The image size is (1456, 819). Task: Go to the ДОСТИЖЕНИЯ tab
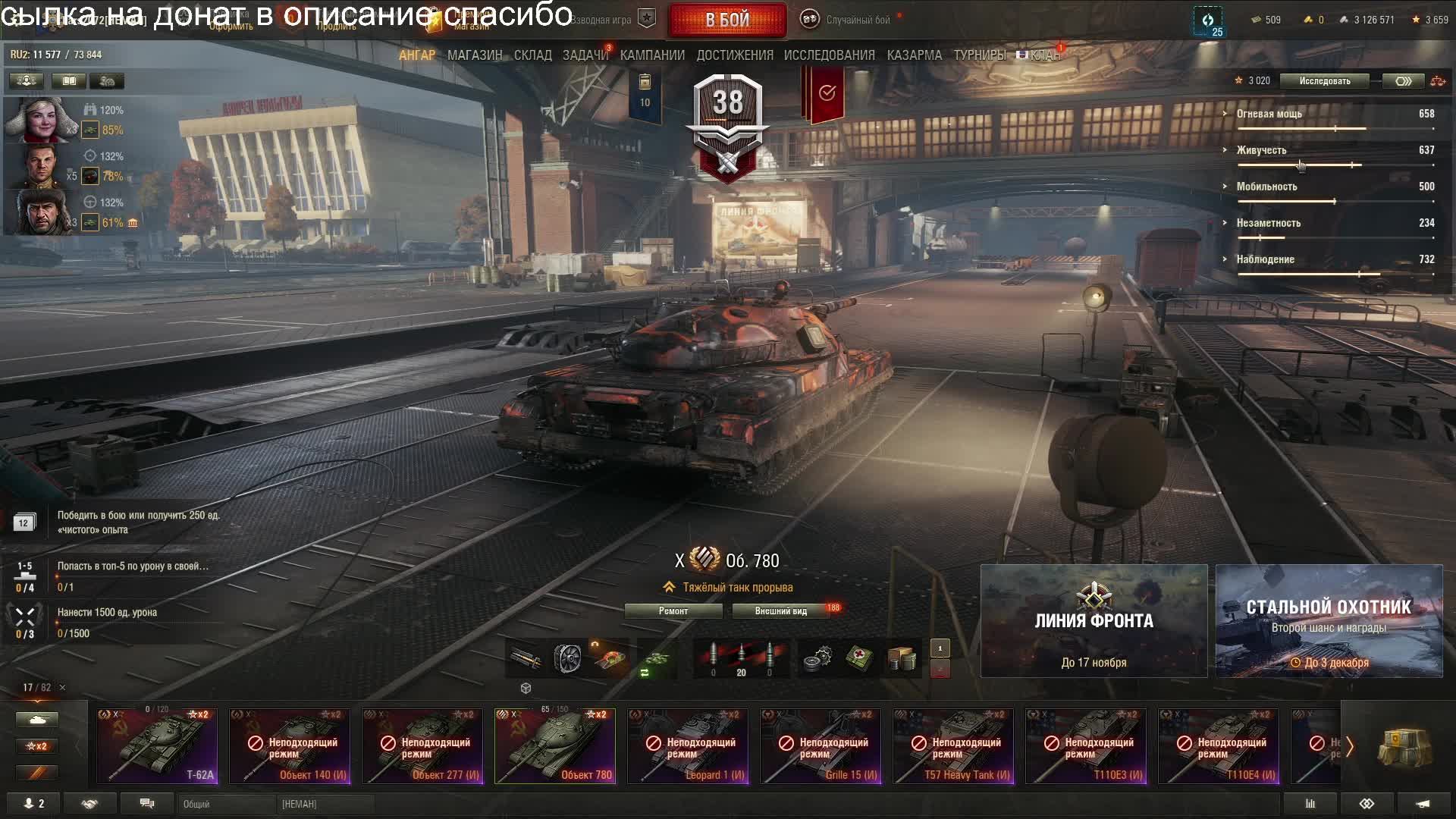point(735,55)
